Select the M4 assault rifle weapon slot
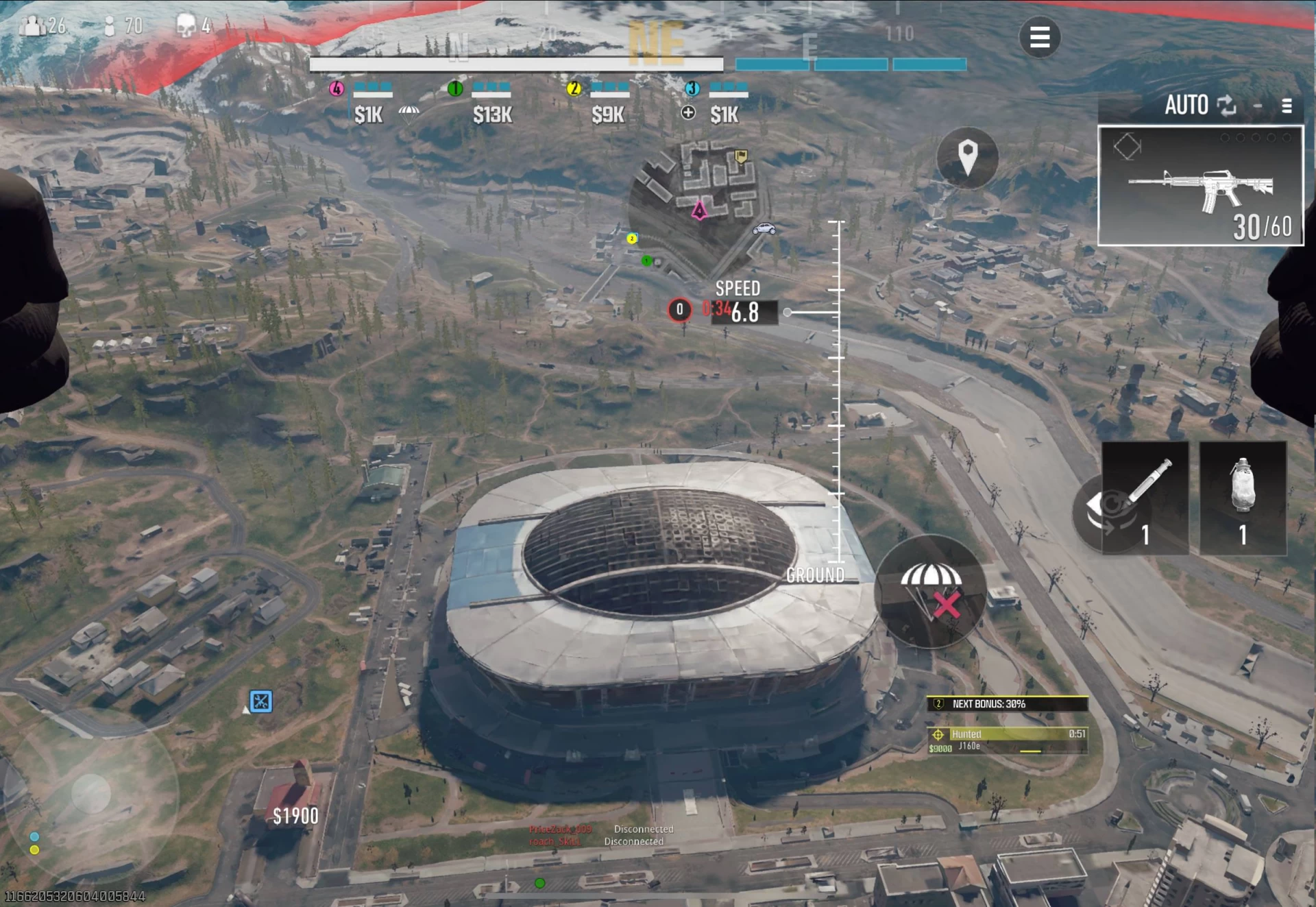The width and height of the screenshot is (1316, 907). (x=1199, y=186)
